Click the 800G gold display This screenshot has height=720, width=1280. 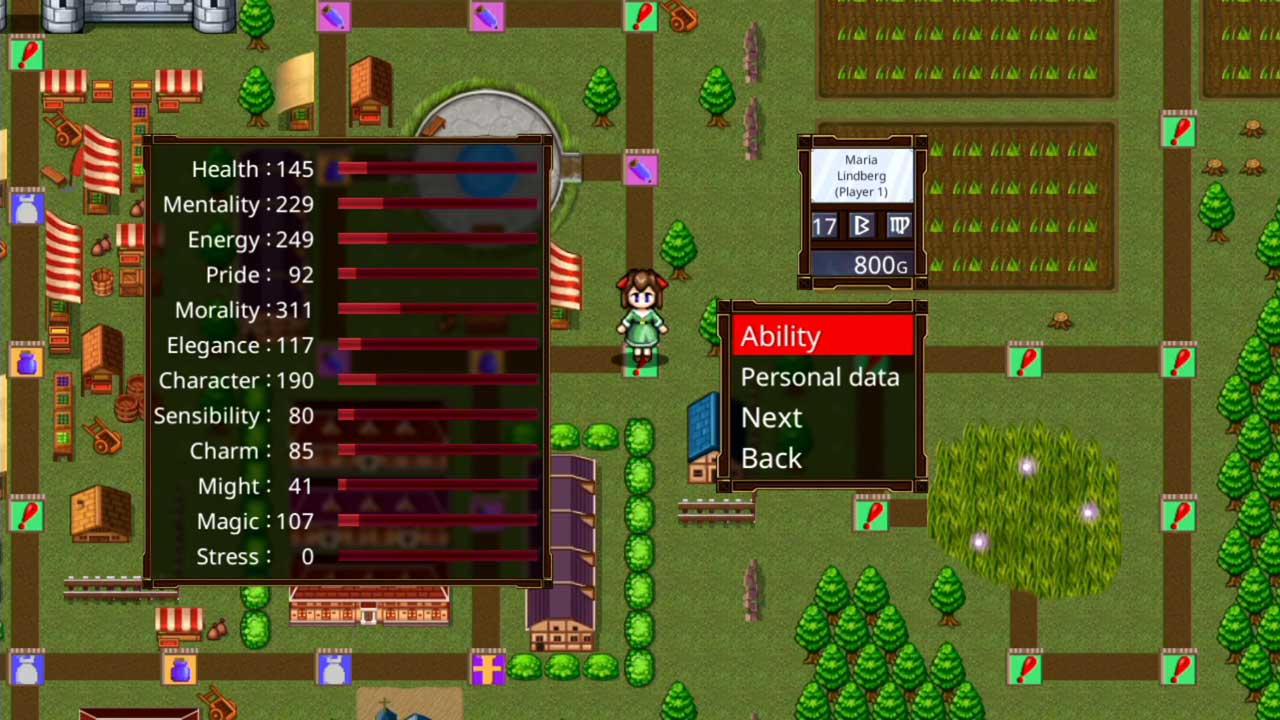861,264
